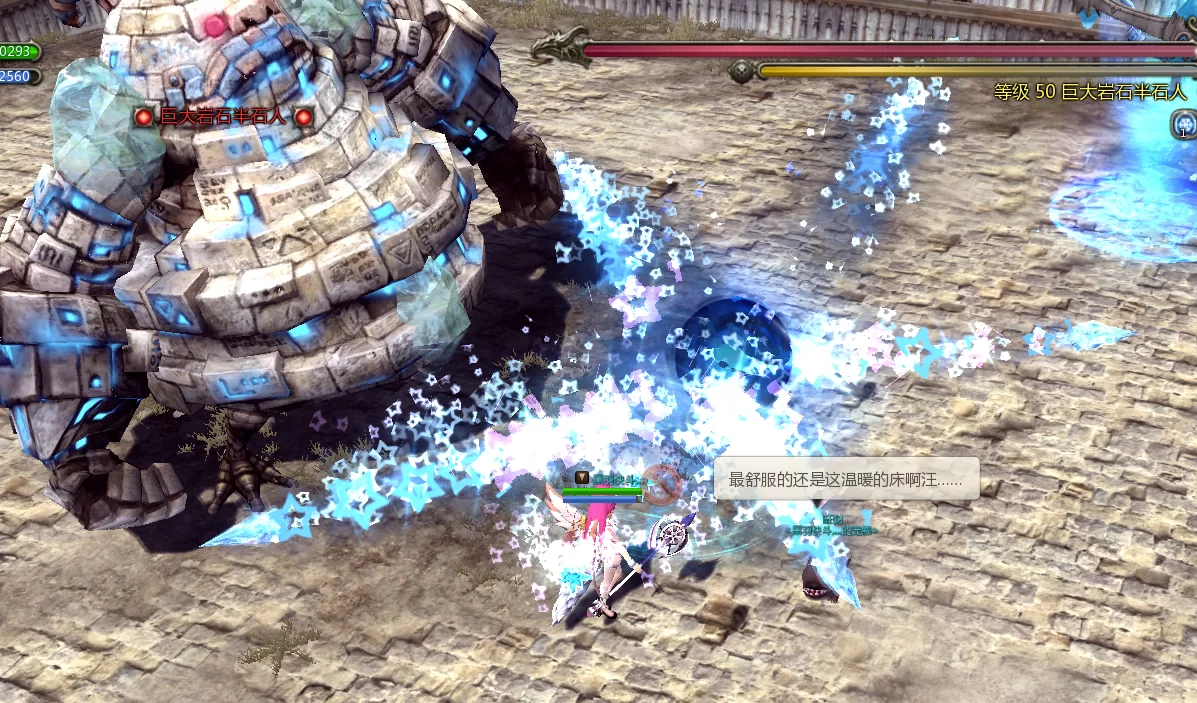The image size is (1197, 703).
Task: Select the 巨大岩石半石人 boss nameplate with red markers
Action: tap(223, 117)
